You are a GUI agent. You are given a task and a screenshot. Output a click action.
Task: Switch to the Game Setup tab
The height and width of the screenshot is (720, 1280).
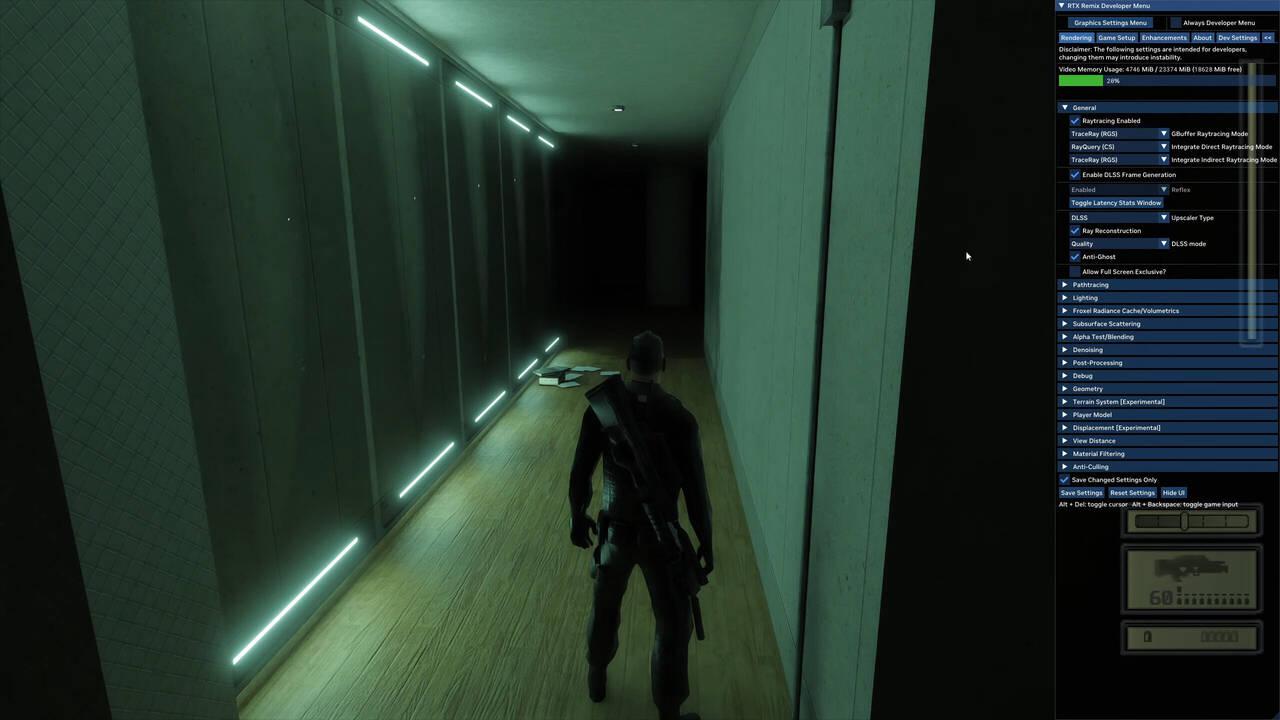click(x=1117, y=37)
